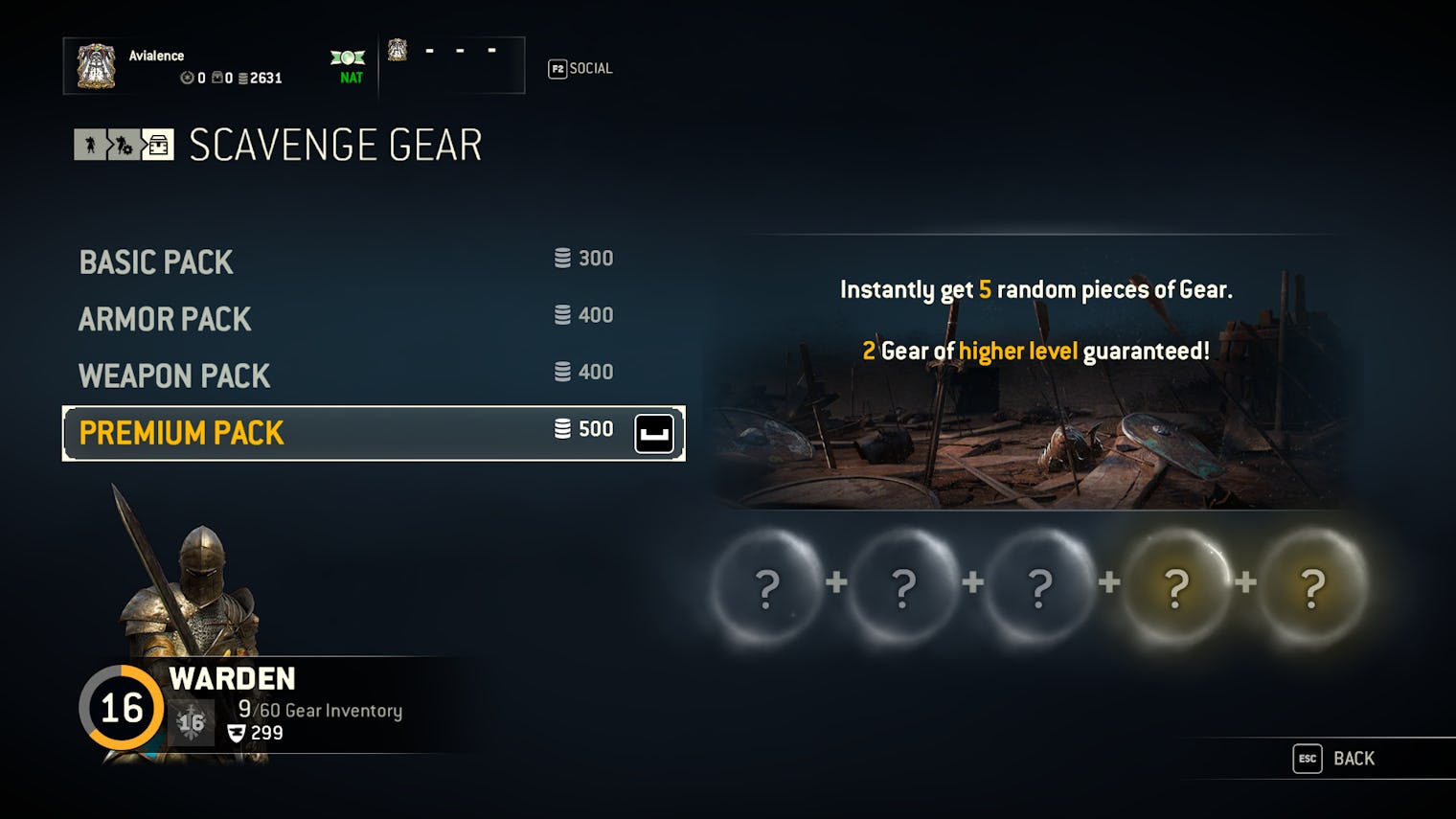
Task: Click the green NAT status icon
Action: [348, 60]
